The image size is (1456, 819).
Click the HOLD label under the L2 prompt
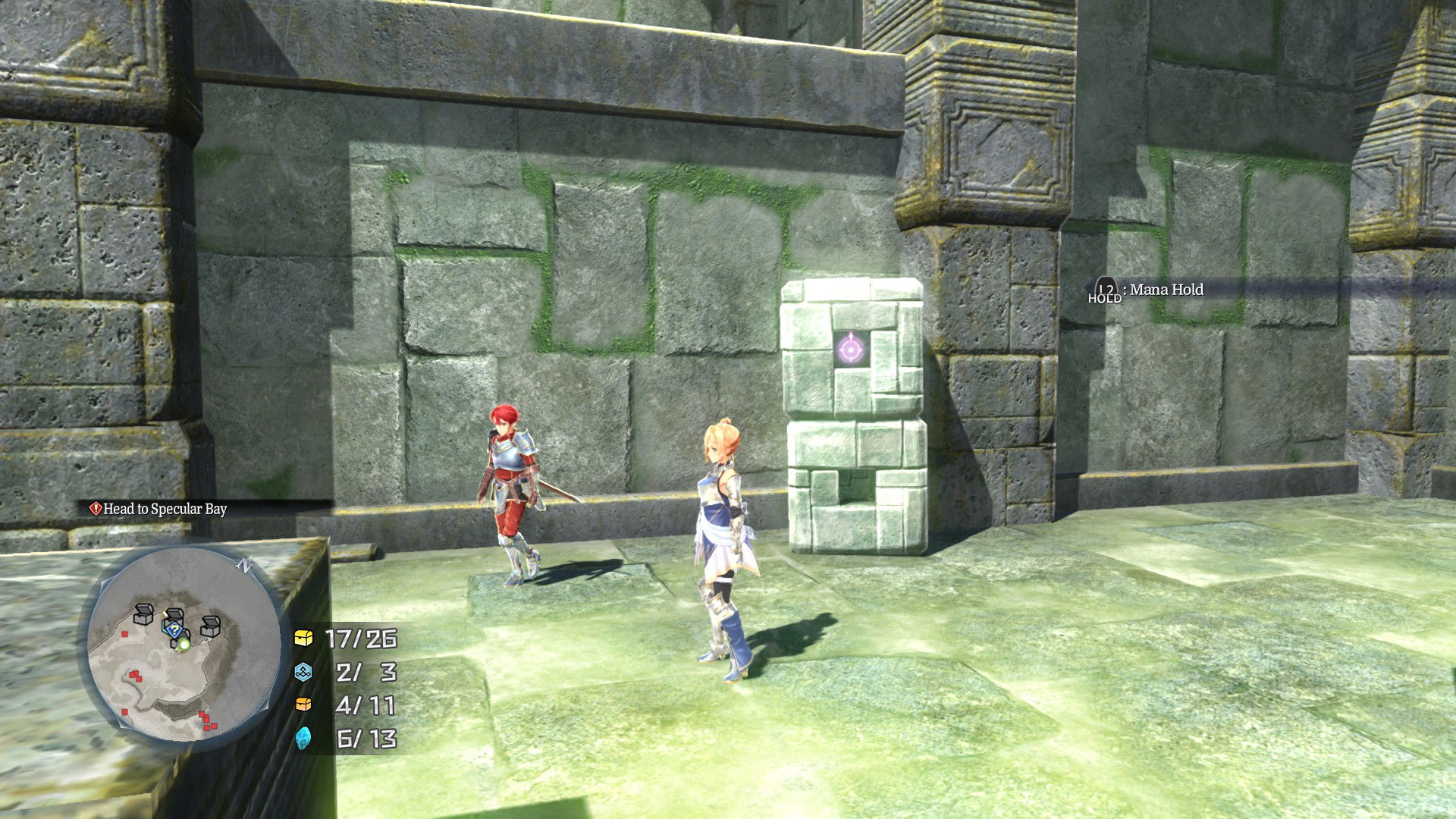point(1104,299)
